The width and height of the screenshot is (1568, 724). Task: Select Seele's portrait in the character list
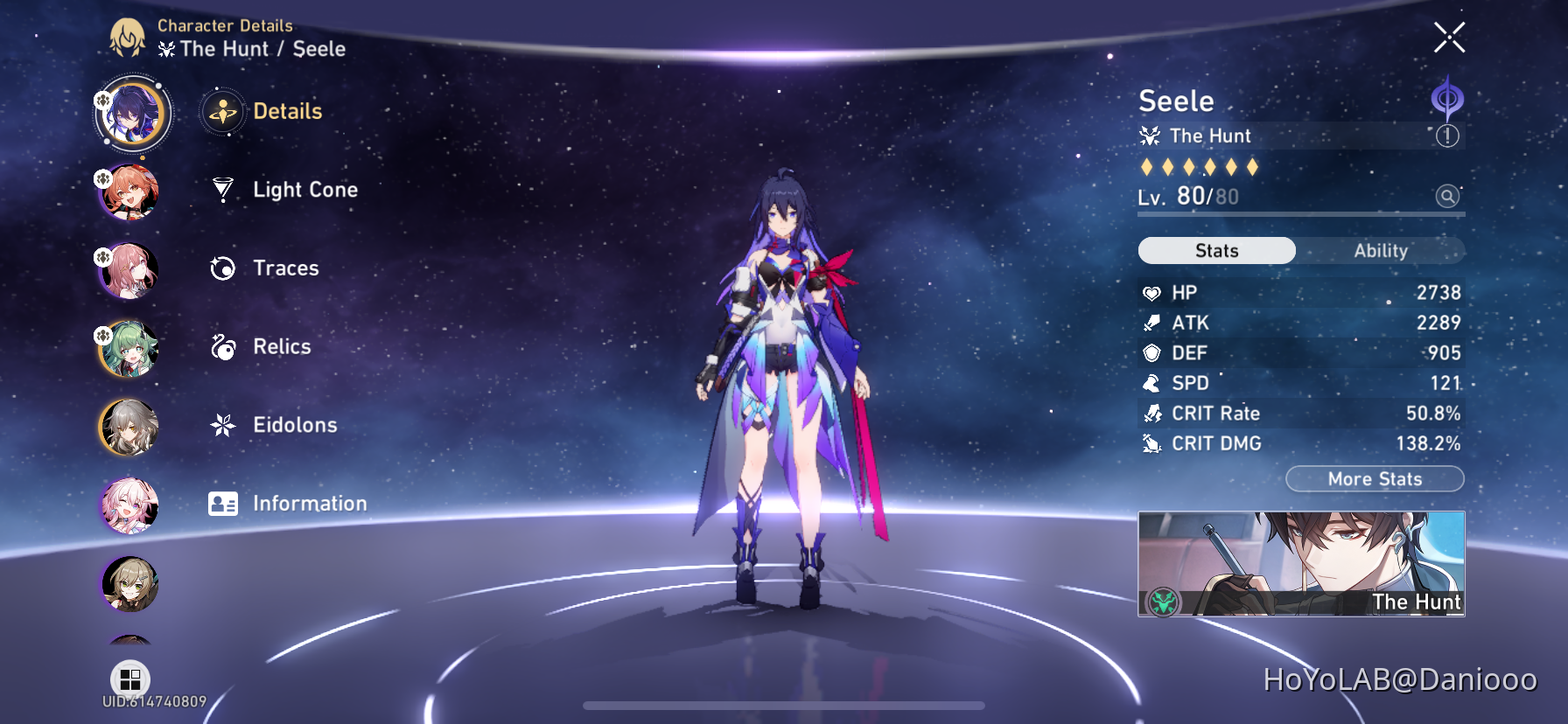pos(131,115)
